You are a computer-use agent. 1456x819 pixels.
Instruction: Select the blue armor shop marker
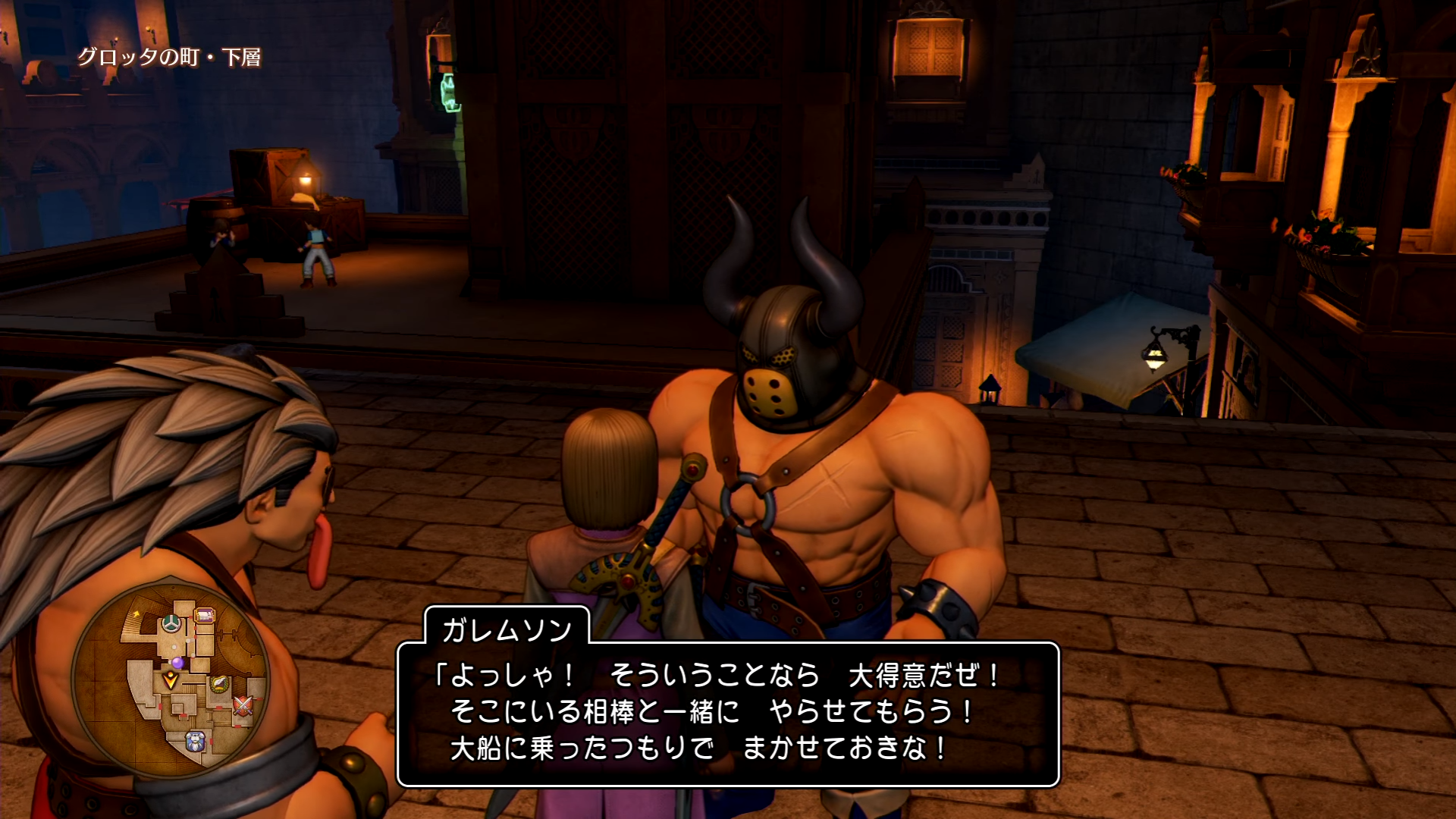click(x=196, y=742)
